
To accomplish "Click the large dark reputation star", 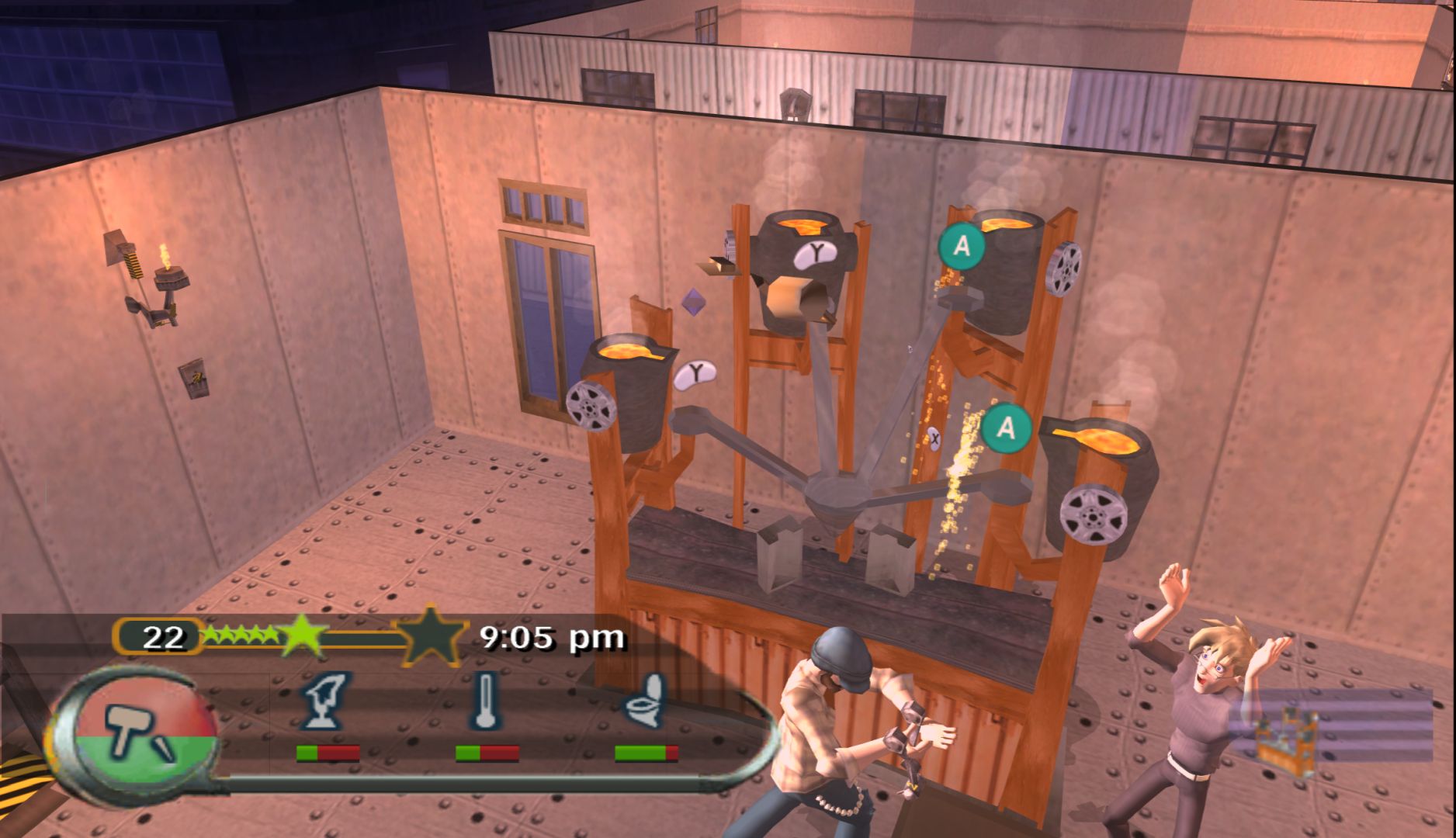I will [x=429, y=636].
